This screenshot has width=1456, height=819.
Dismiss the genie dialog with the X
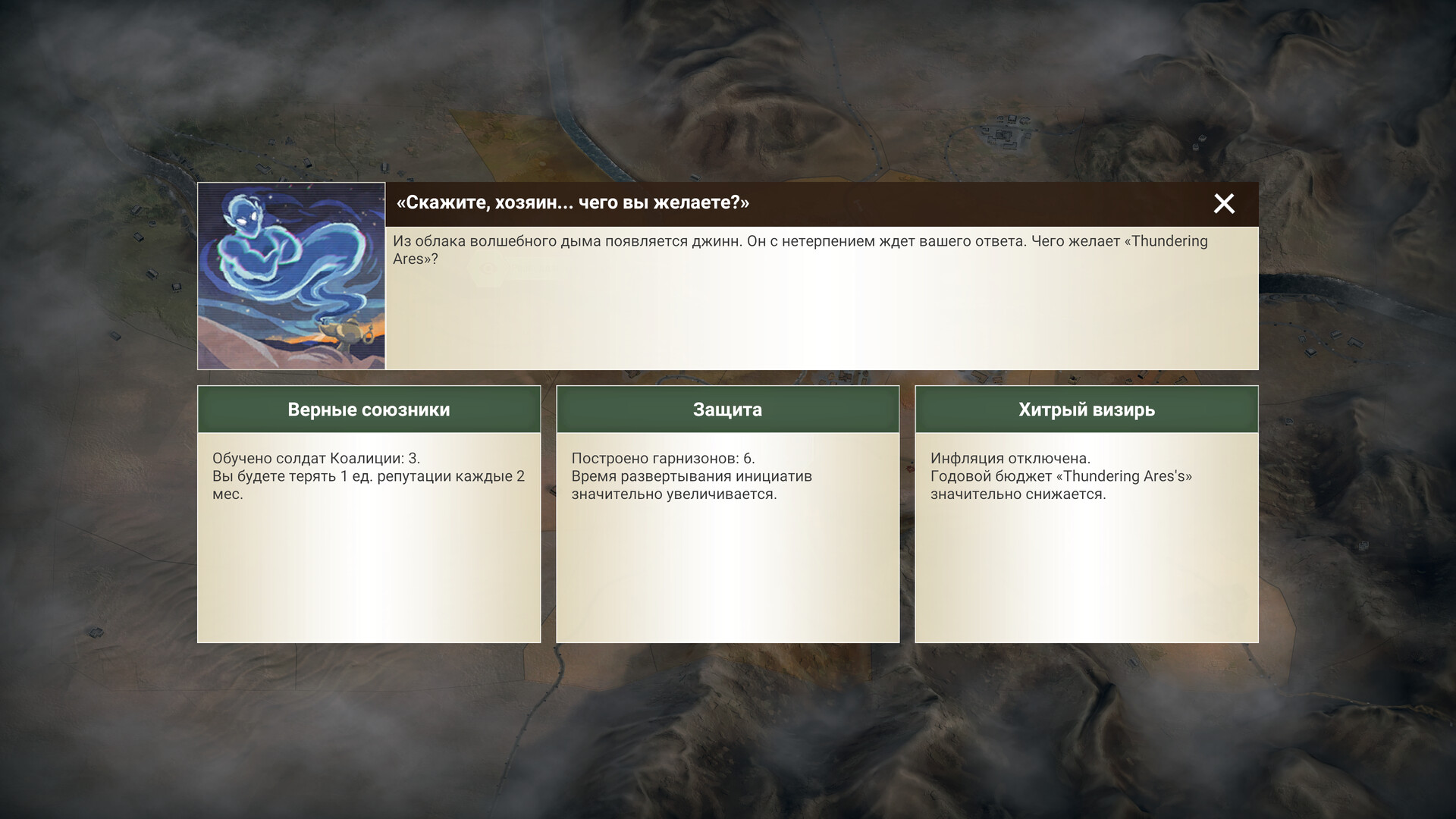click(1224, 204)
